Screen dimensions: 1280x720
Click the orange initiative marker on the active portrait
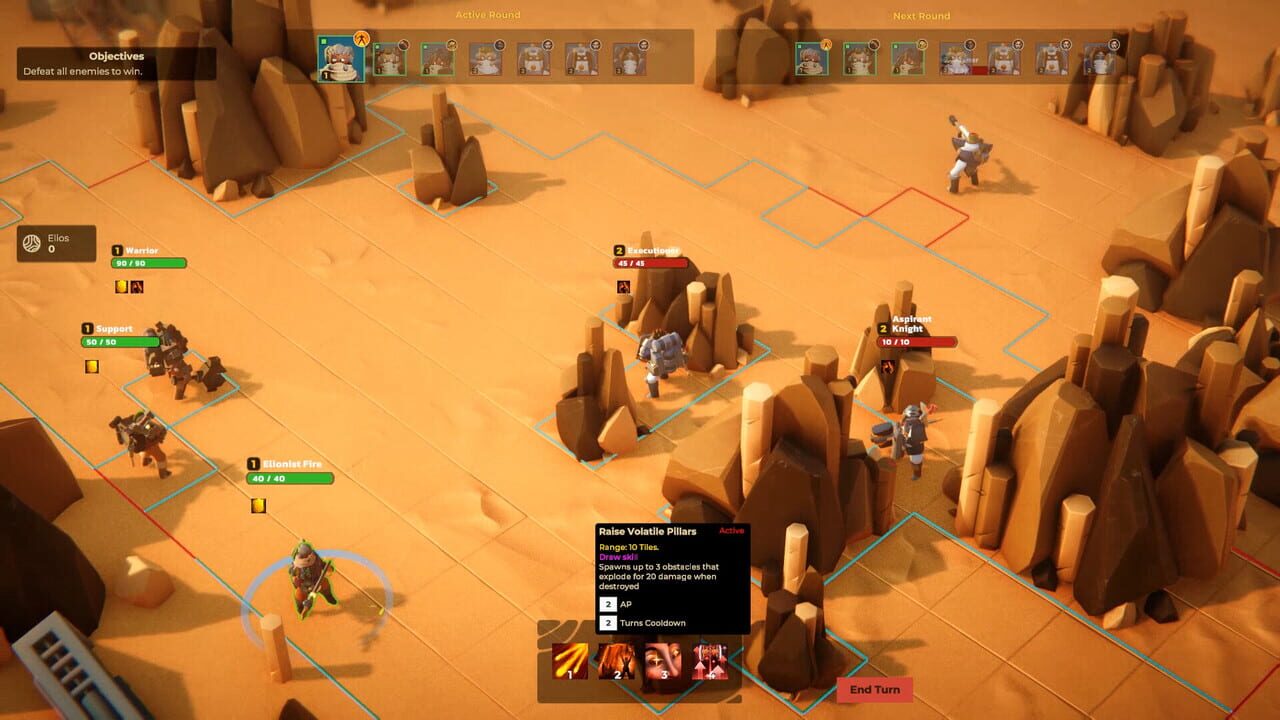click(361, 40)
